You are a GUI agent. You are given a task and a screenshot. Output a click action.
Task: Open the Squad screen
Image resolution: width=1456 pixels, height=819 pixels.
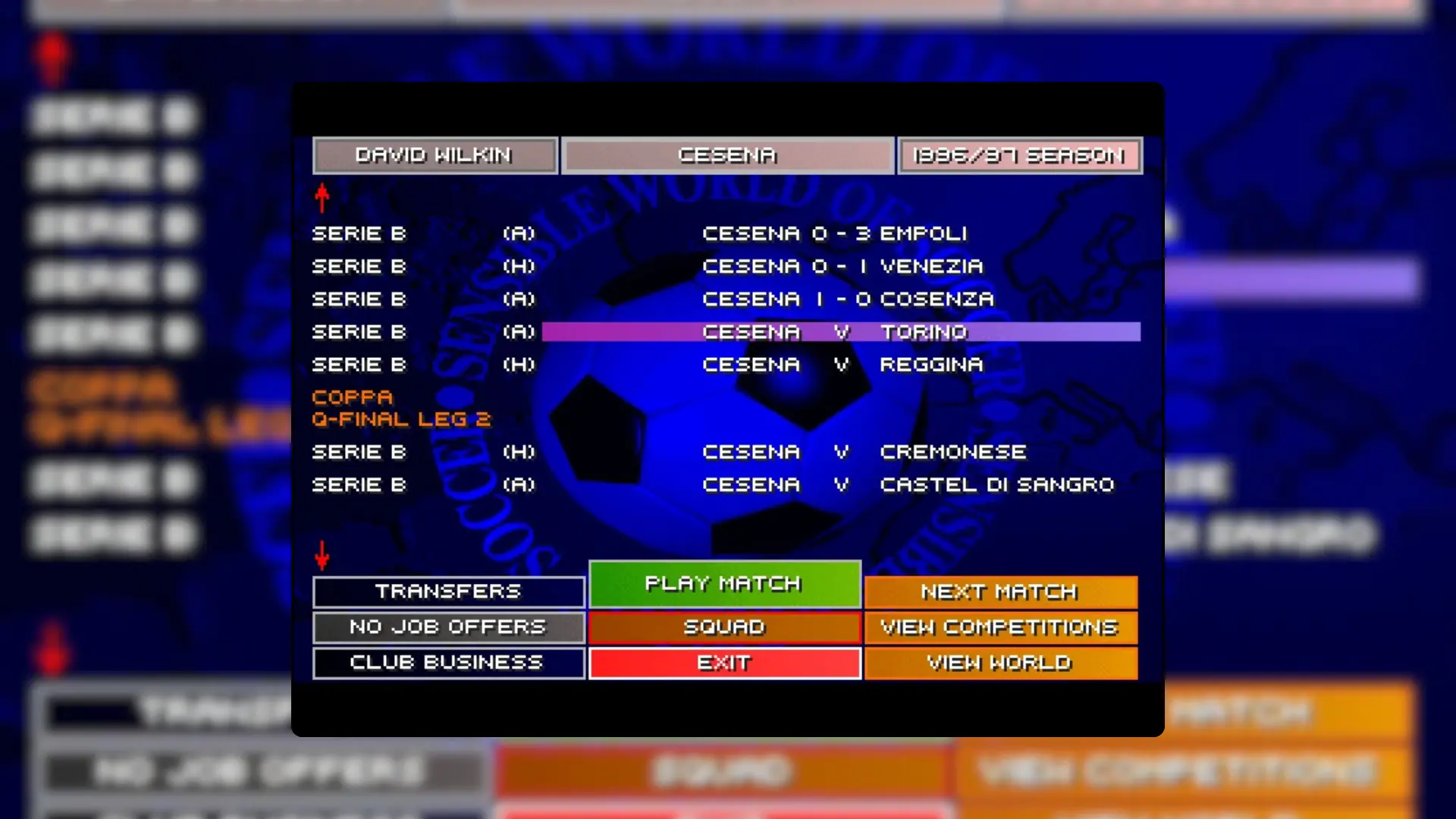coord(723,627)
